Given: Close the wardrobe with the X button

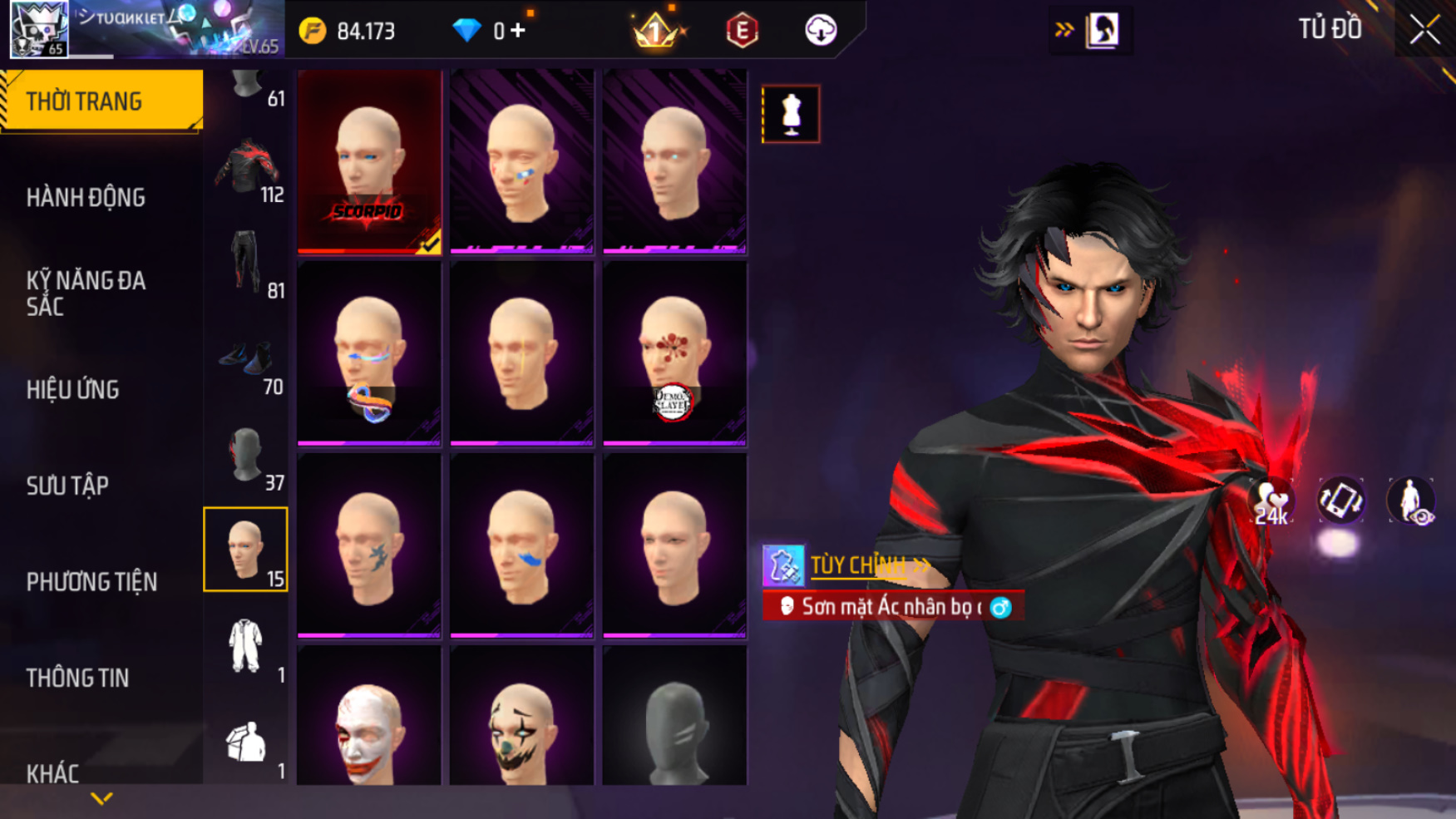Looking at the screenshot, I should click(1424, 30).
